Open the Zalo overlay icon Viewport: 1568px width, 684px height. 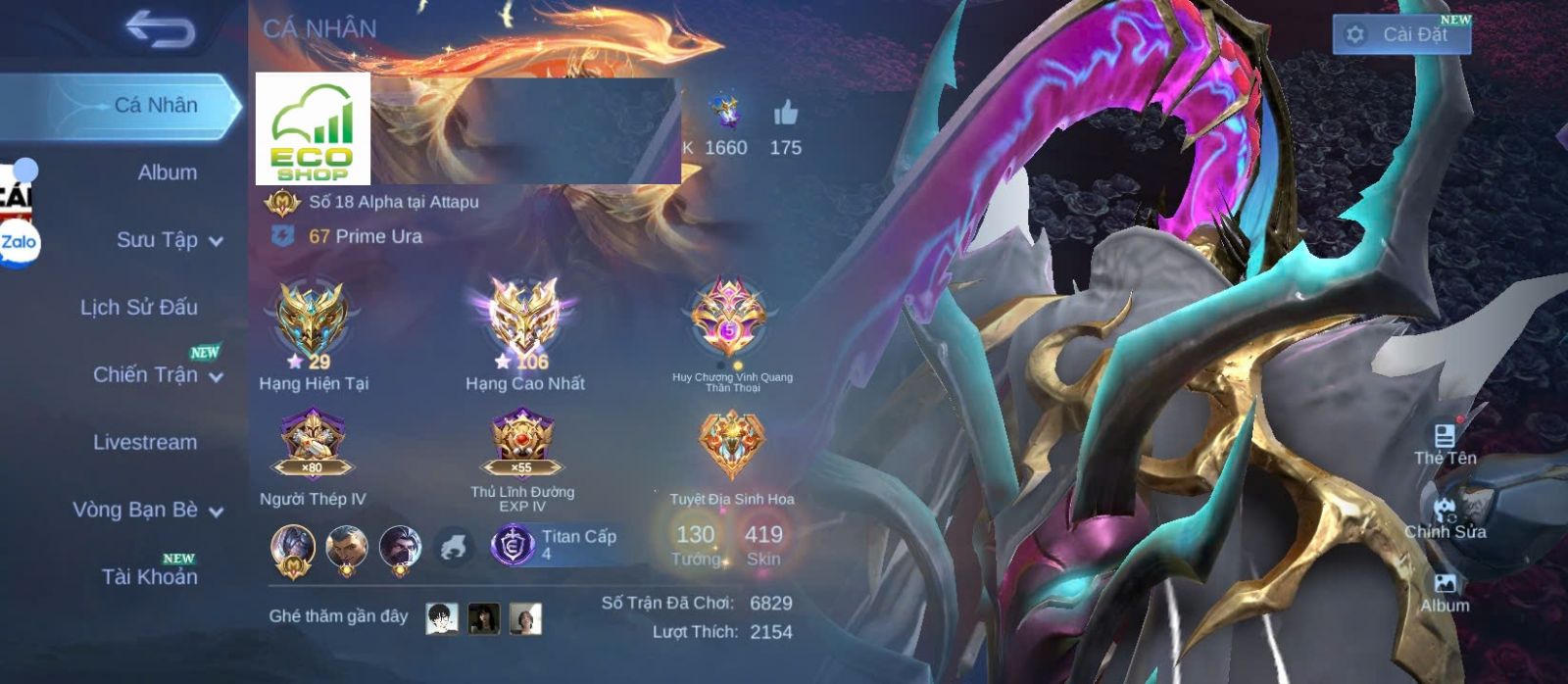[x=19, y=243]
